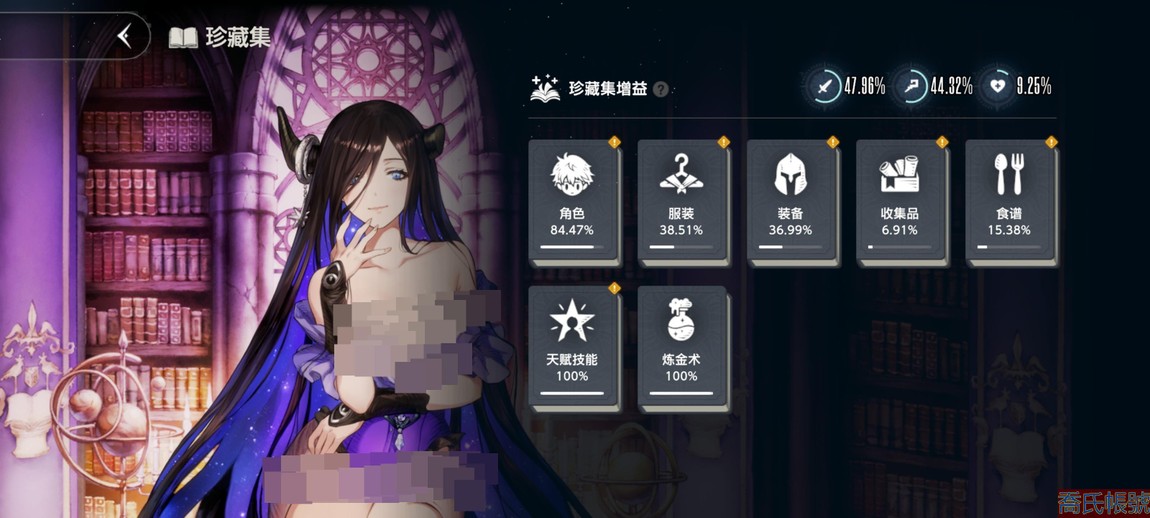The image size is (1150, 518).
Task: Show help for 珍藏集增益 question mark
Action: point(661,90)
